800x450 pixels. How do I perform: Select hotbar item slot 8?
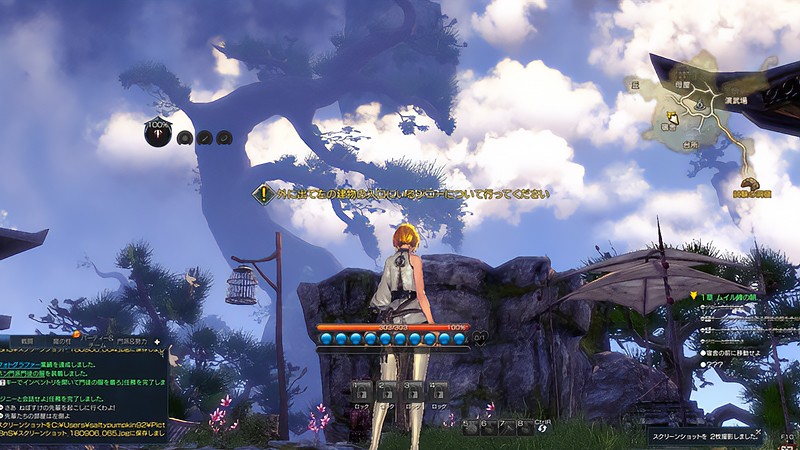[524, 428]
